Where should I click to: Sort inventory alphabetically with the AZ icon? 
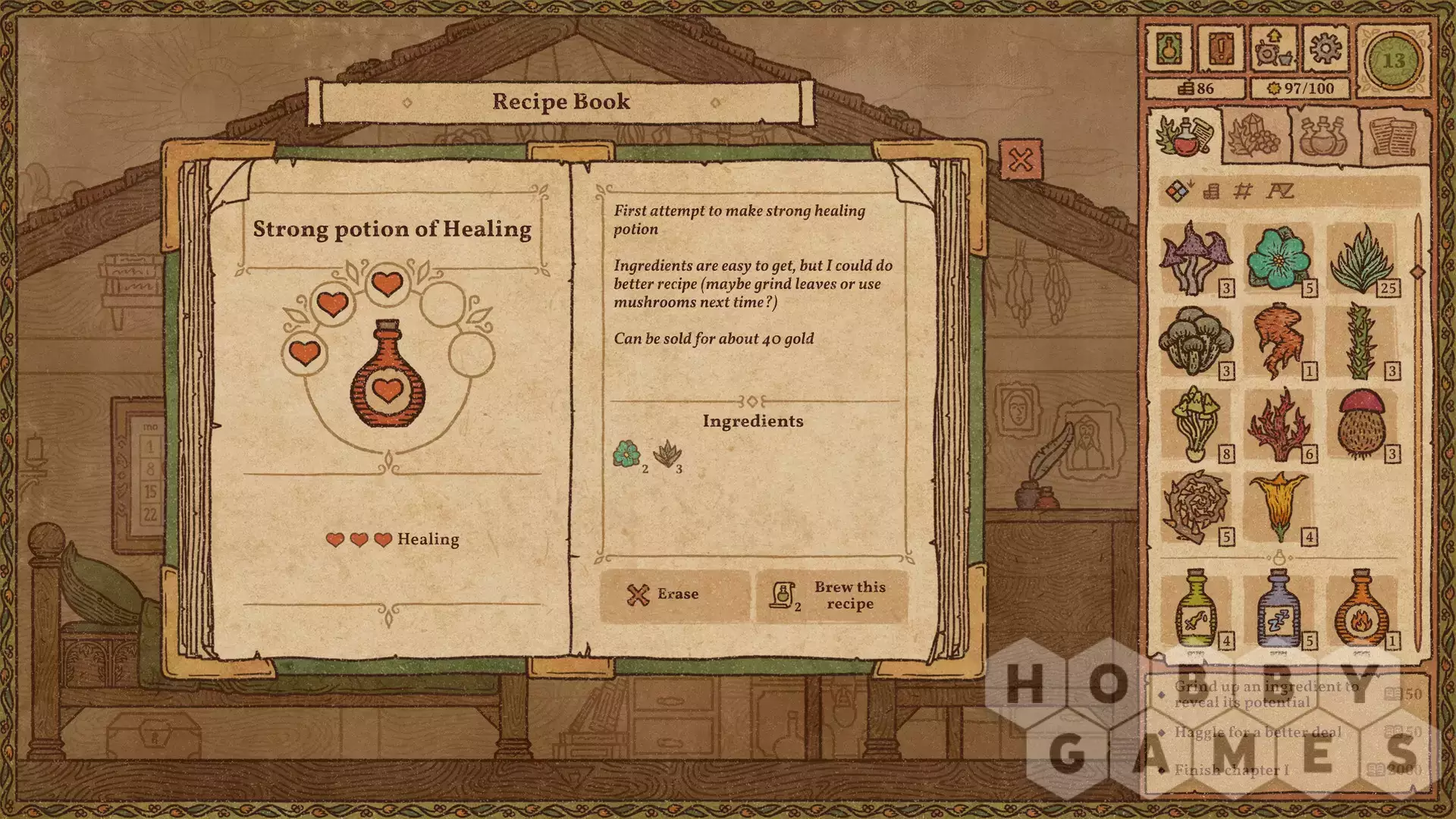1280,191
